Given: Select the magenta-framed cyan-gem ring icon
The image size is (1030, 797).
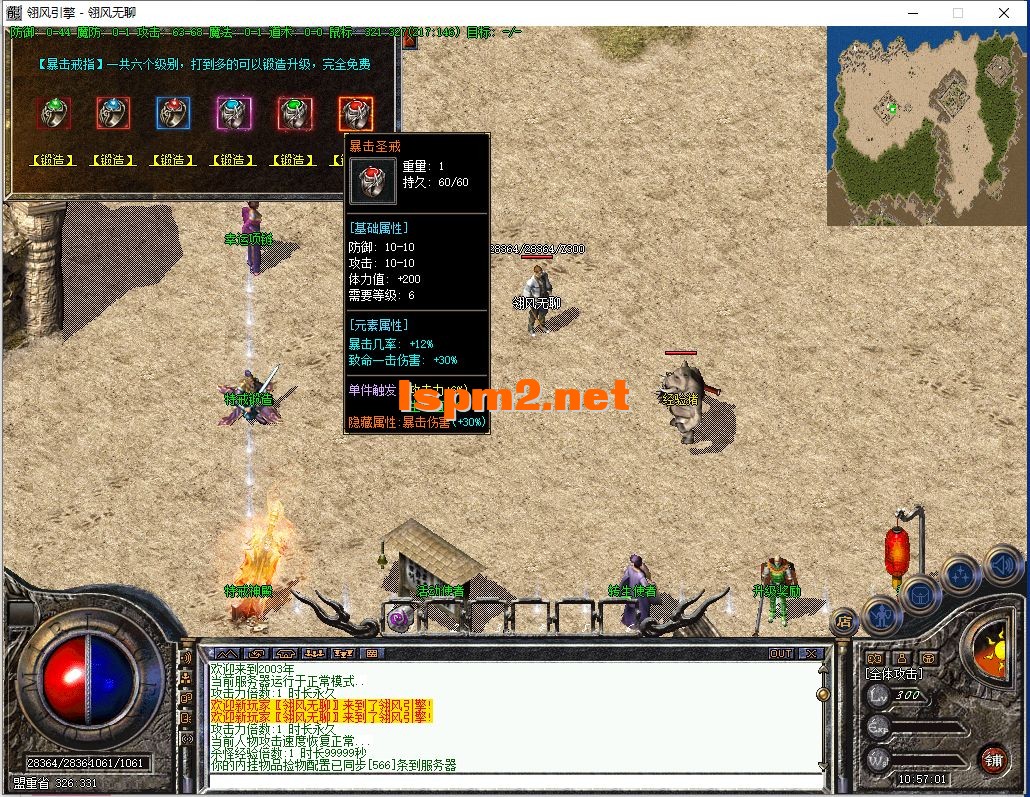Looking at the screenshot, I should 234,114.
